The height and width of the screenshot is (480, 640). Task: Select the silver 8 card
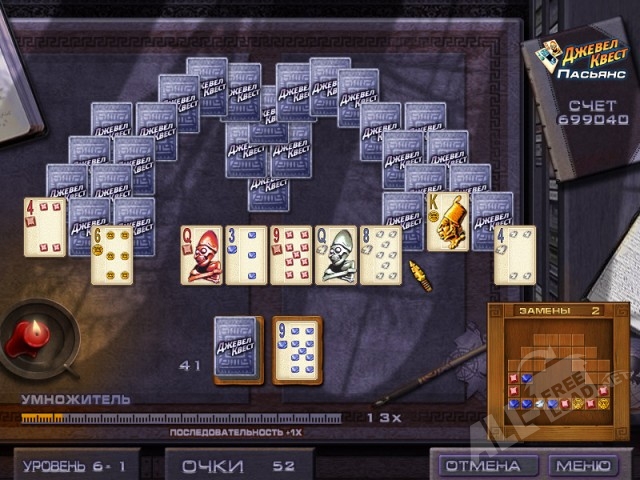(x=381, y=255)
